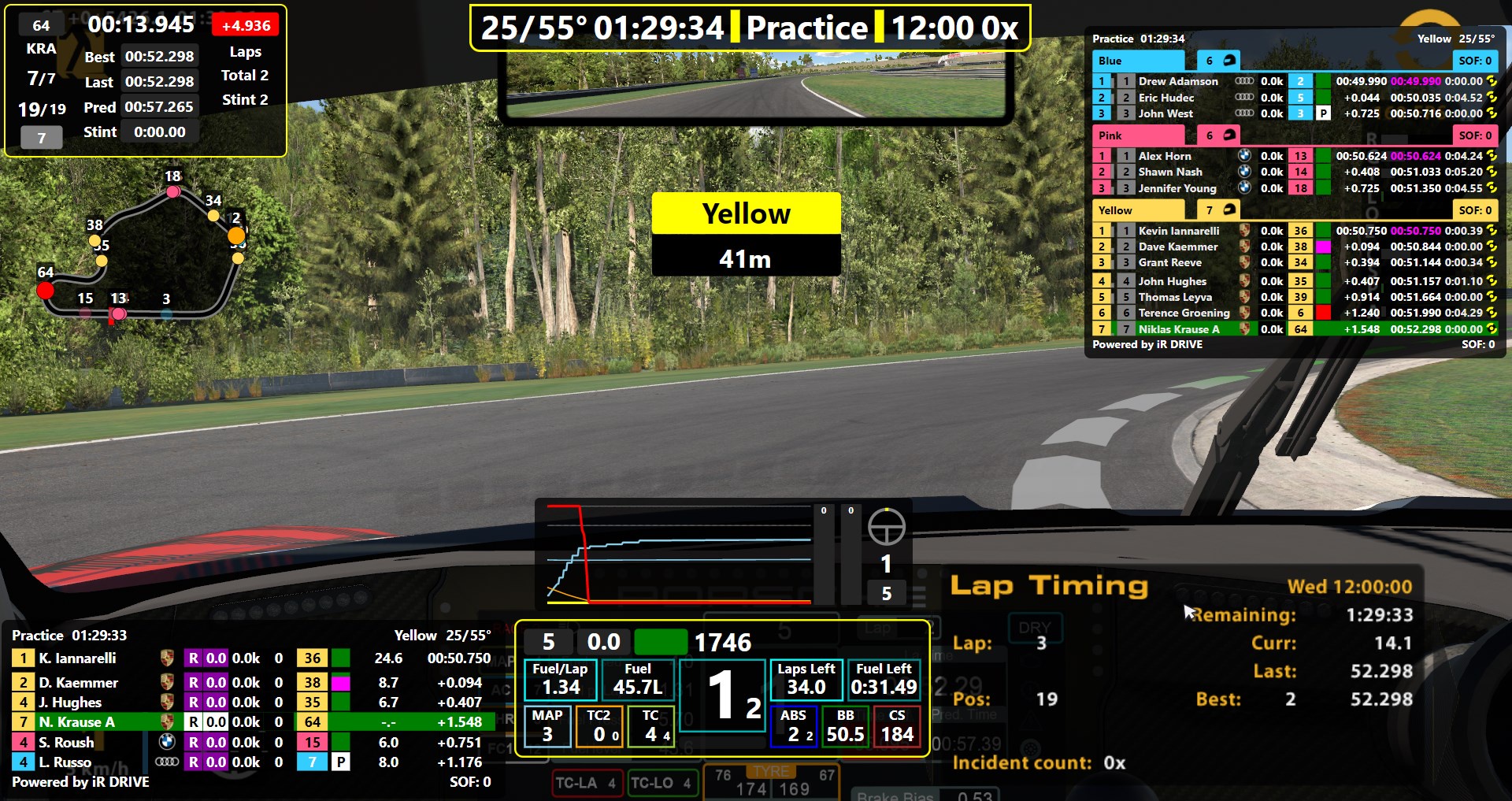Select Drew Adamson's row in the standings
This screenshot has width=1512, height=801.
click(1177, 81)
